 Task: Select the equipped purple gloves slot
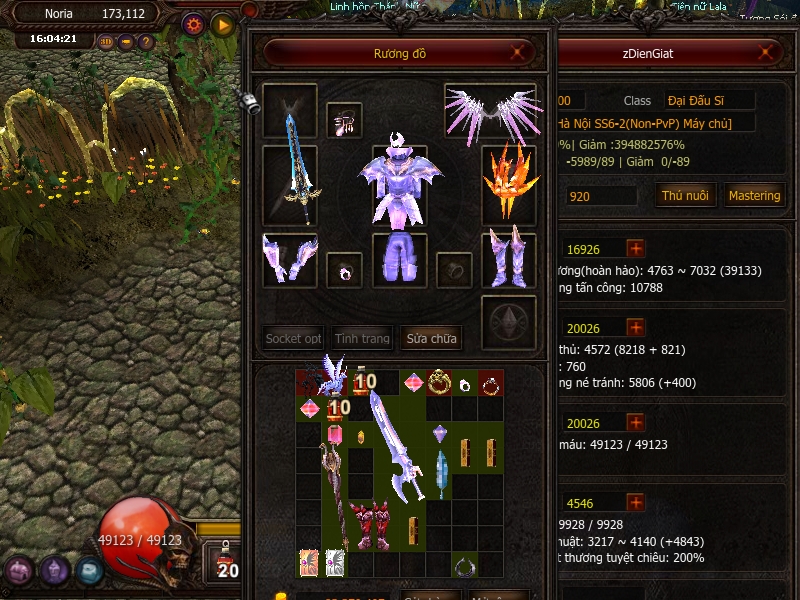(289, 258)
